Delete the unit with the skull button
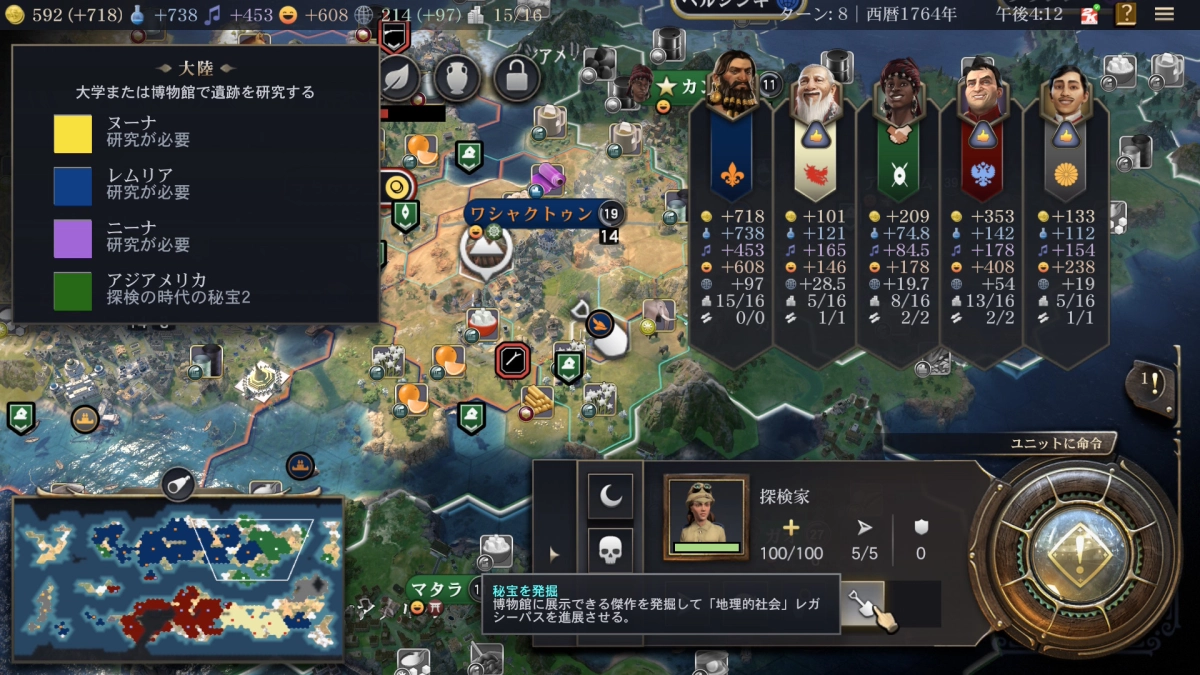1200x675 pixels. pyautogui.click(x=610, y=549)
